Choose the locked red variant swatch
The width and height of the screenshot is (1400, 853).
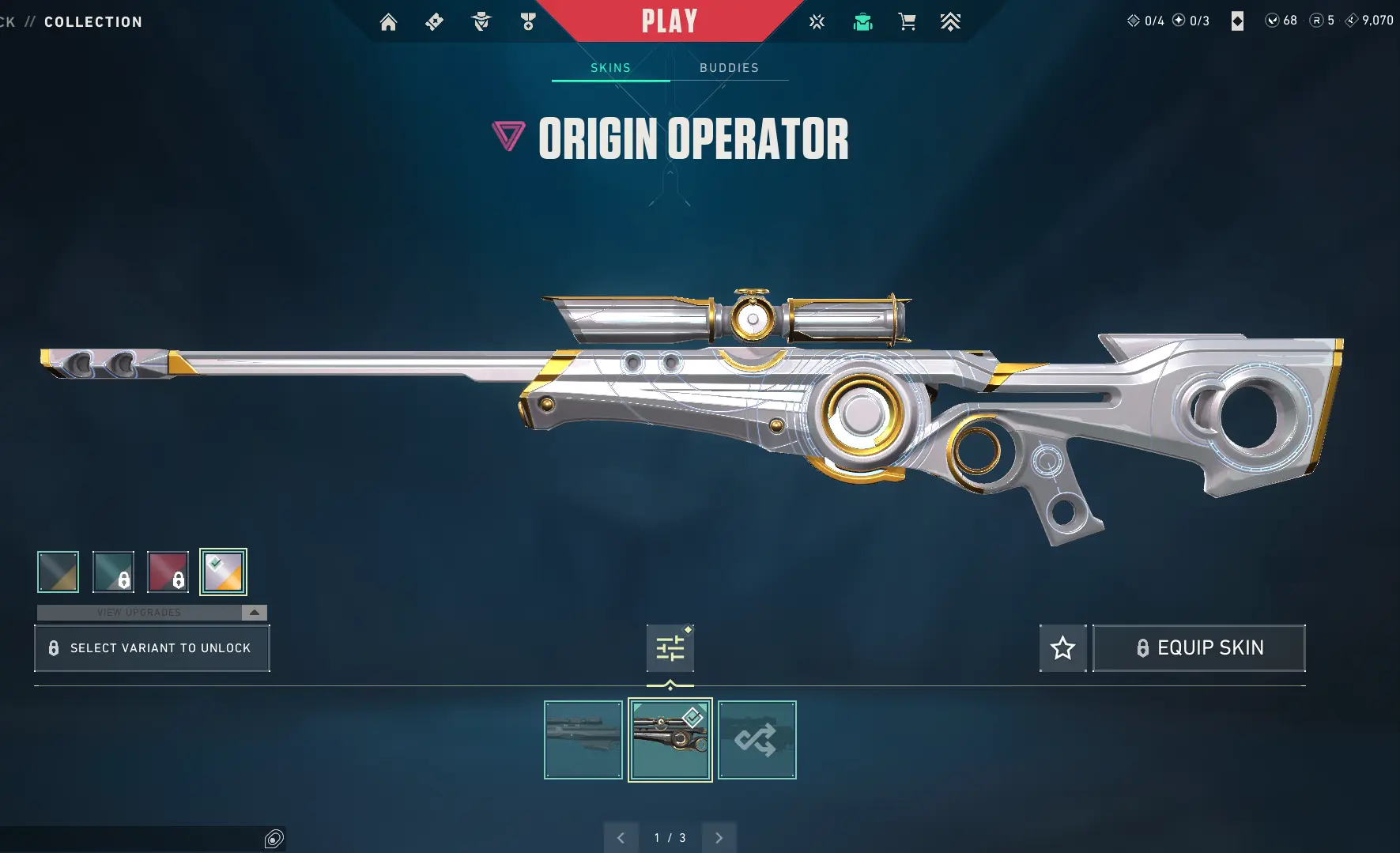[x=168, y=572]
